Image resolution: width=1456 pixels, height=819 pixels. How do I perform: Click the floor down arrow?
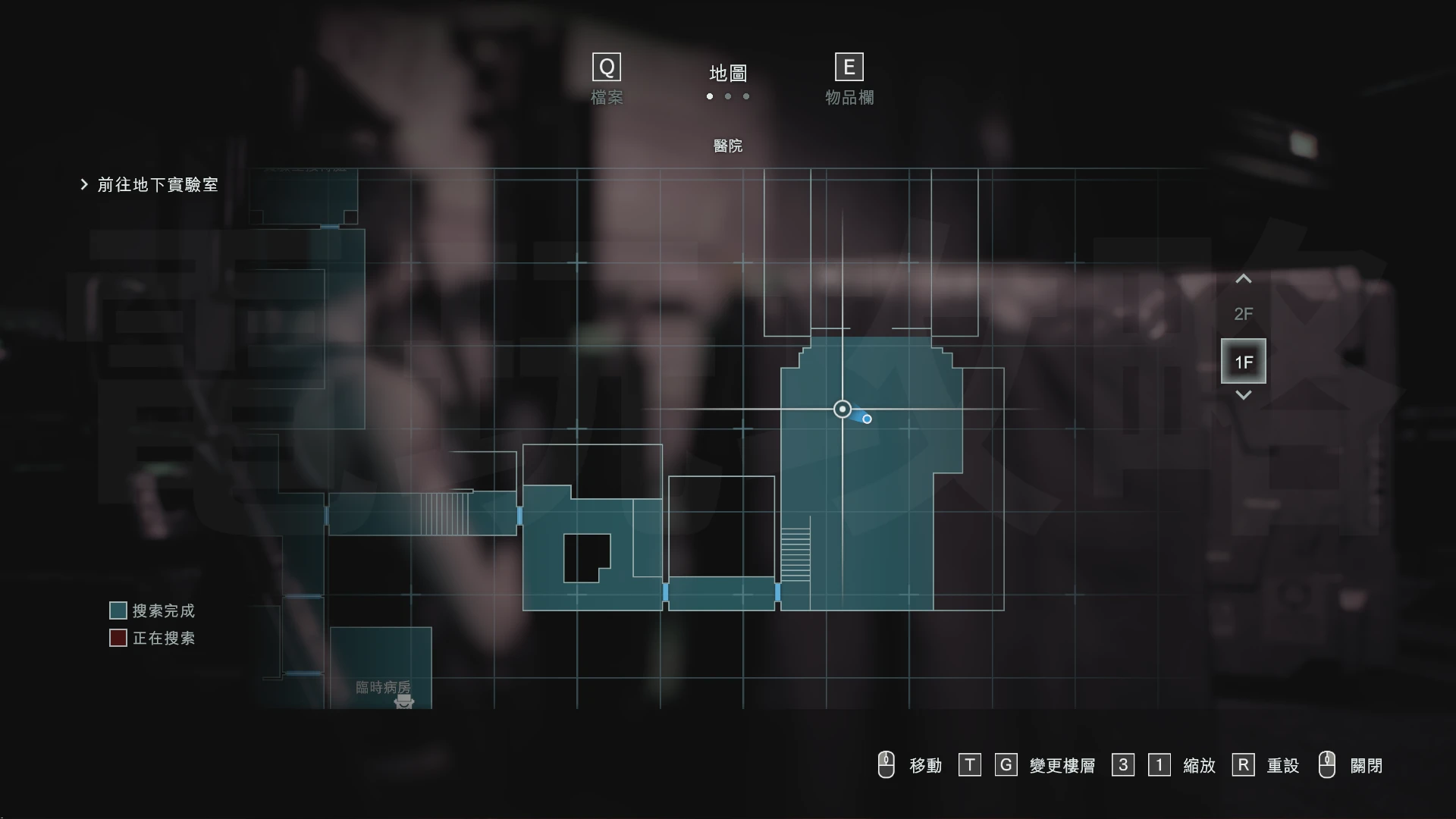click(1243, 395)
